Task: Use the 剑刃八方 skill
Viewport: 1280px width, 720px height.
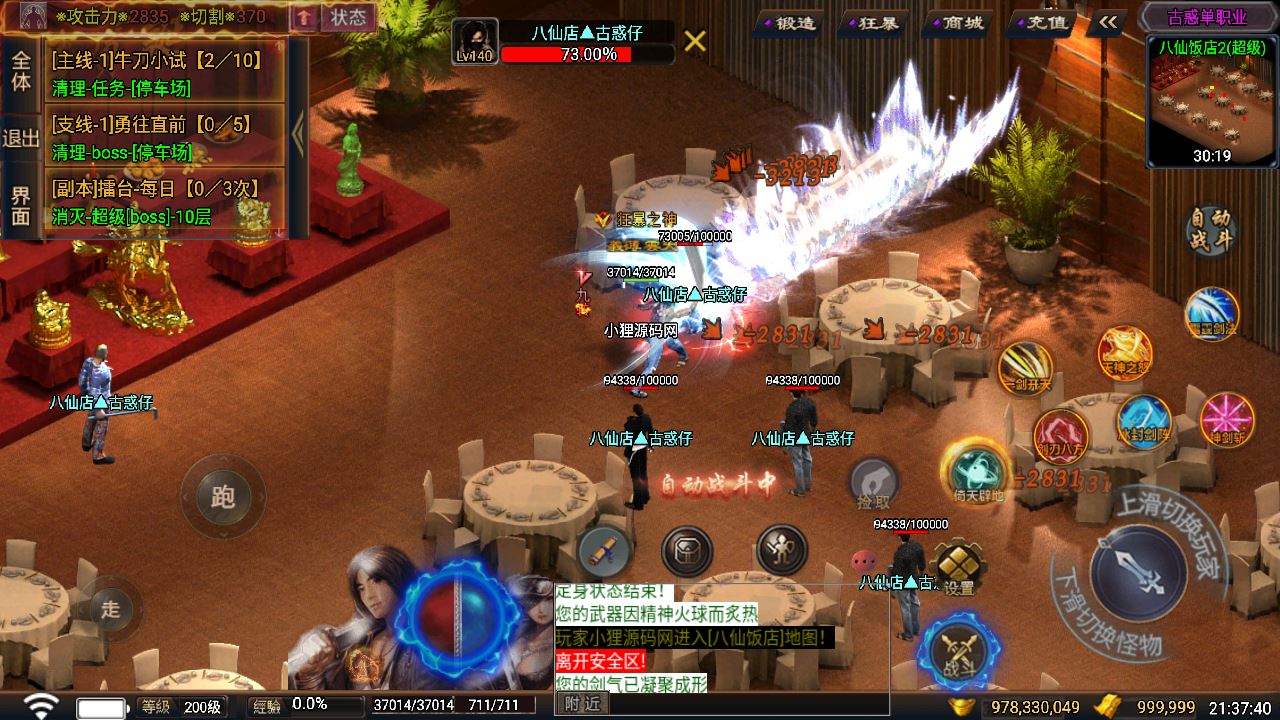Action: [x=1060, y=436]
